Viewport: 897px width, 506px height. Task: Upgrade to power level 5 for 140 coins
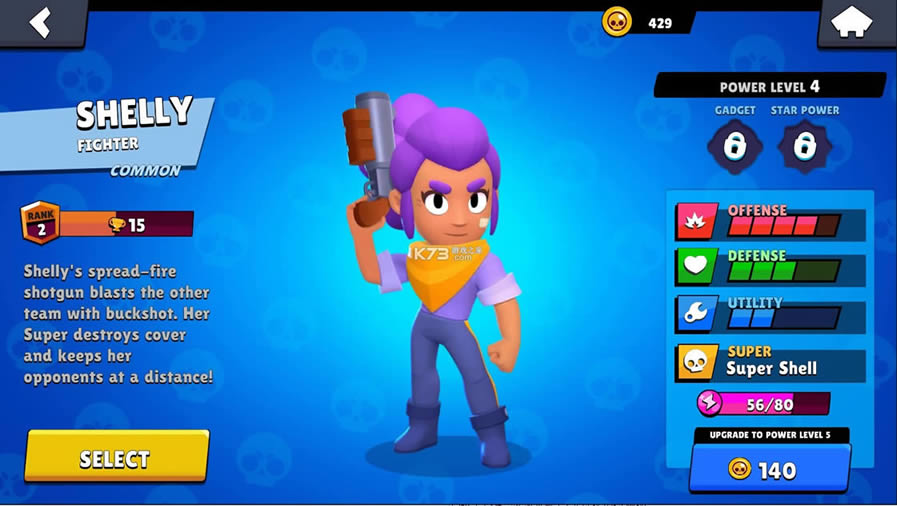(769, 469)
